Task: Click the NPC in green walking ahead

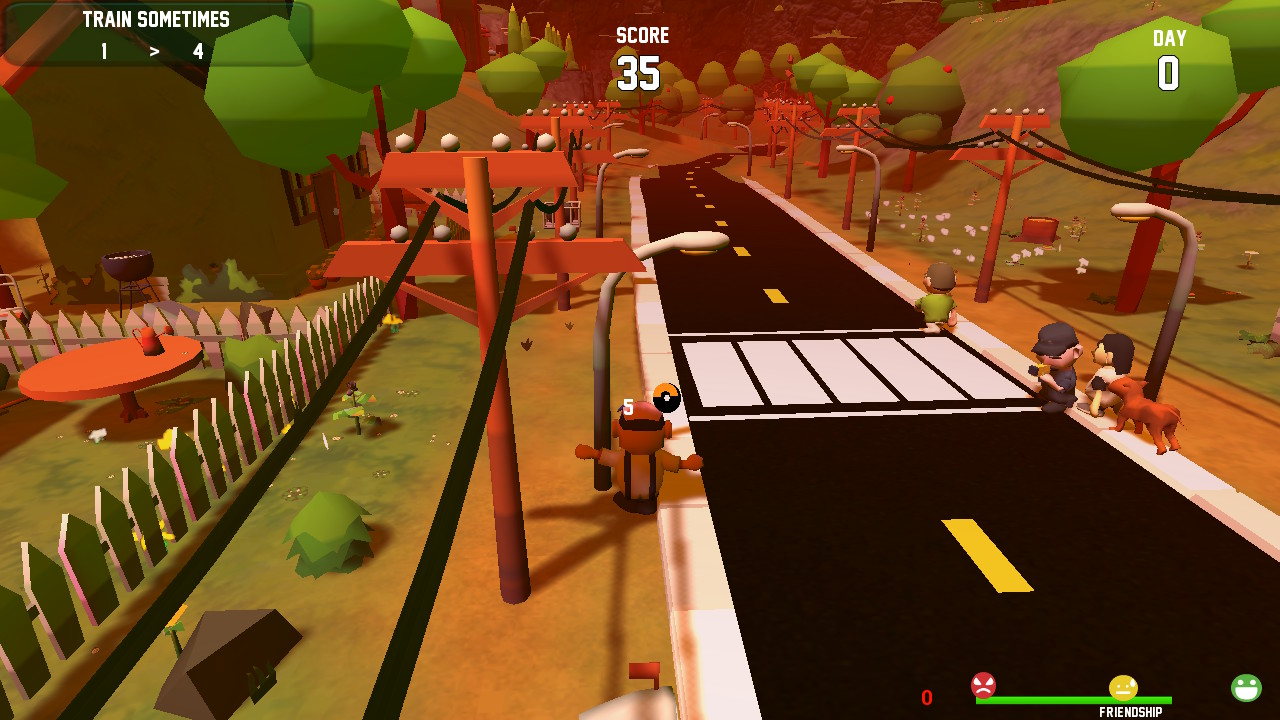Action: click(x=940, y=295)
